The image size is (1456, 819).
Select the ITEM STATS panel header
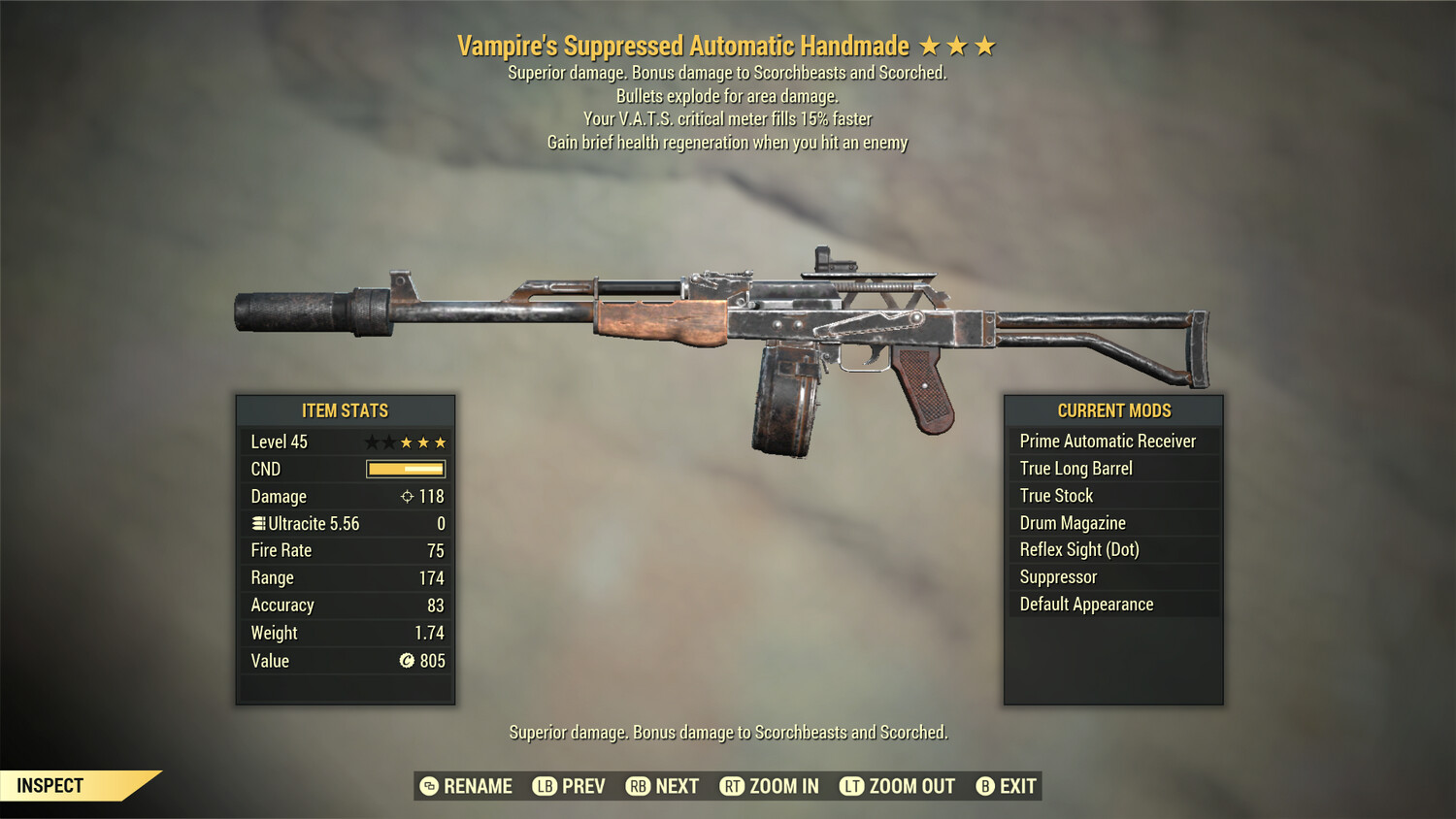pos(345,410)
